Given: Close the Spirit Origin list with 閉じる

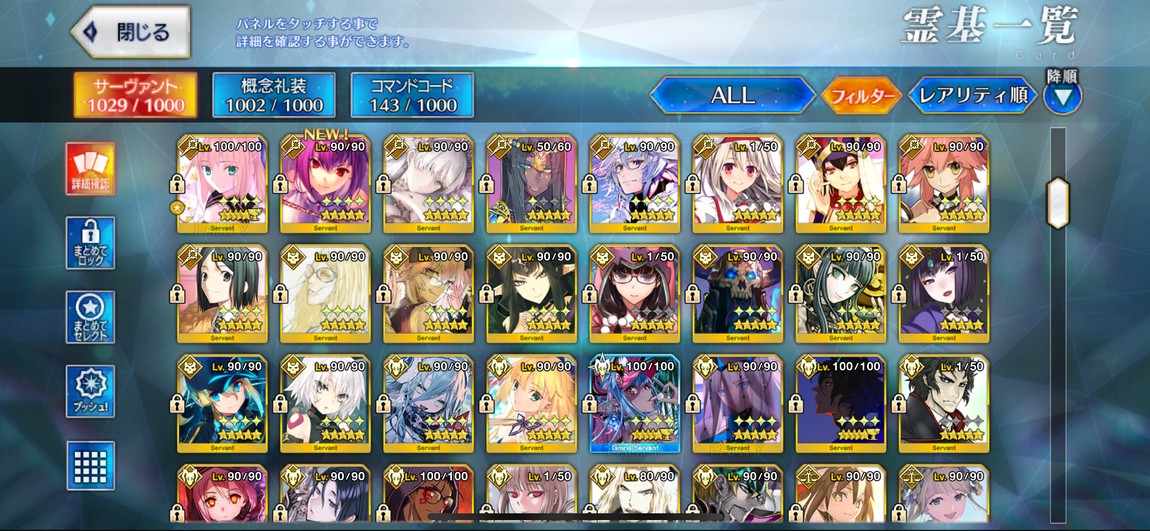Looking at the screenshot, I should [x=131, y=31].
